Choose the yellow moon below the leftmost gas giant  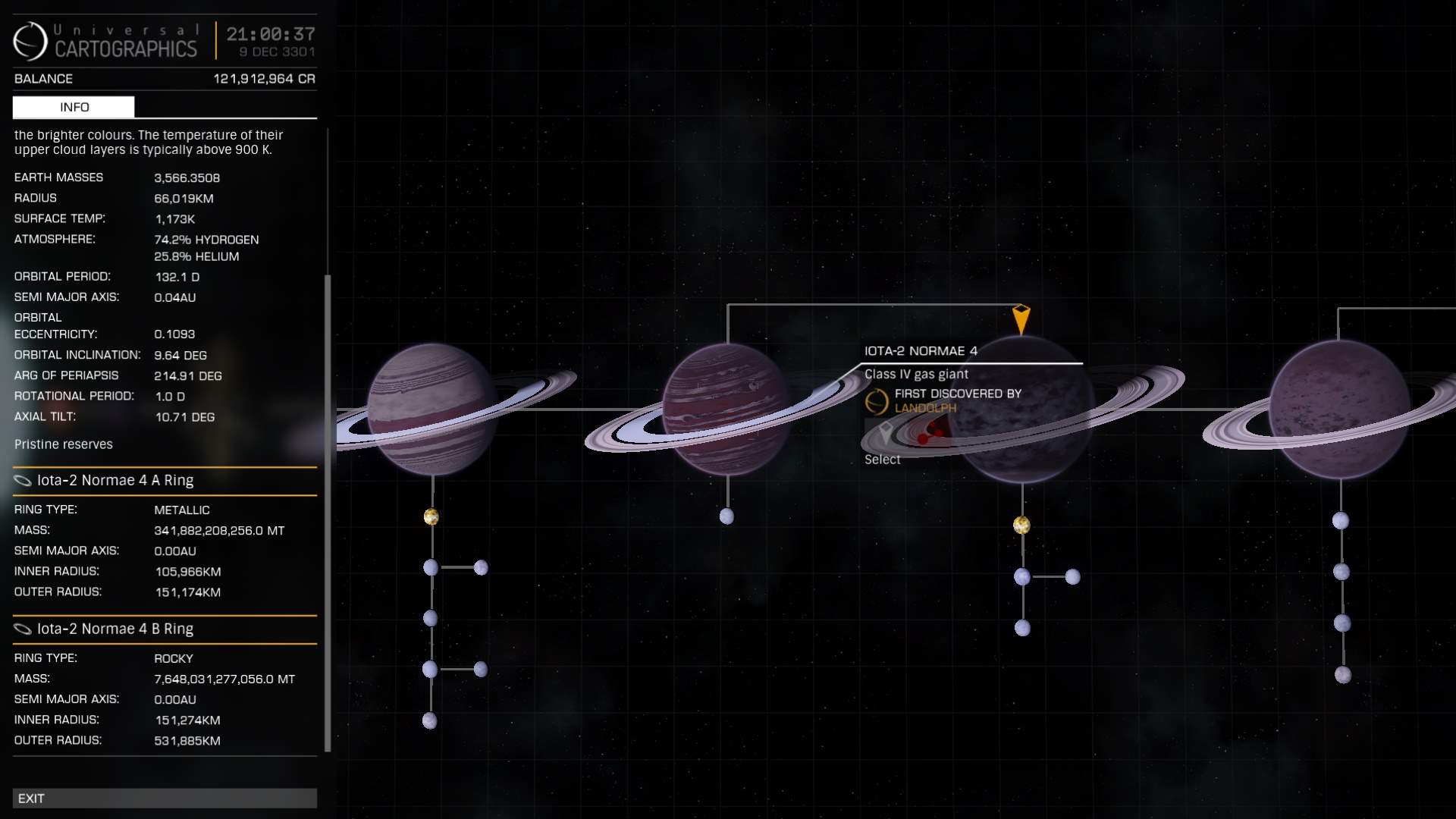[431, 517]
